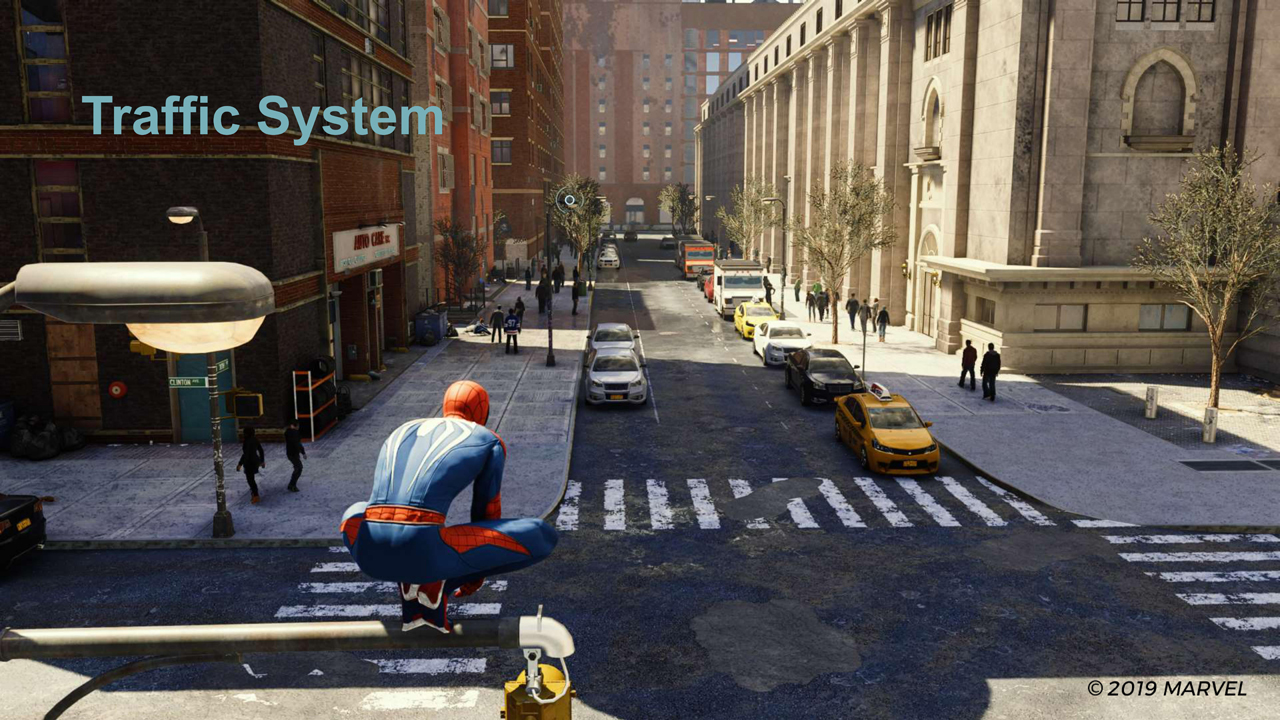This screenshot has height=720, width=1280.
Task: Click the circular perch-point target reticle
Action: click(x=569, y=200)
